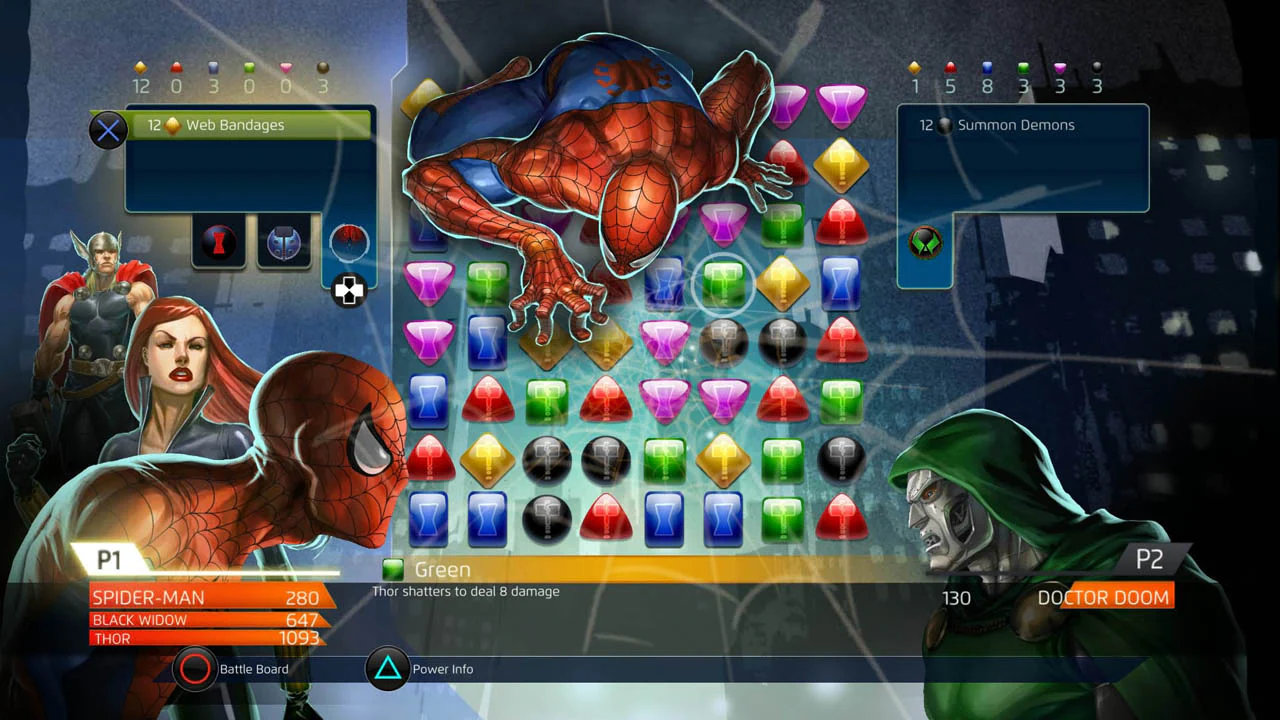Click Thor's name in the team list

pos(113,639)
